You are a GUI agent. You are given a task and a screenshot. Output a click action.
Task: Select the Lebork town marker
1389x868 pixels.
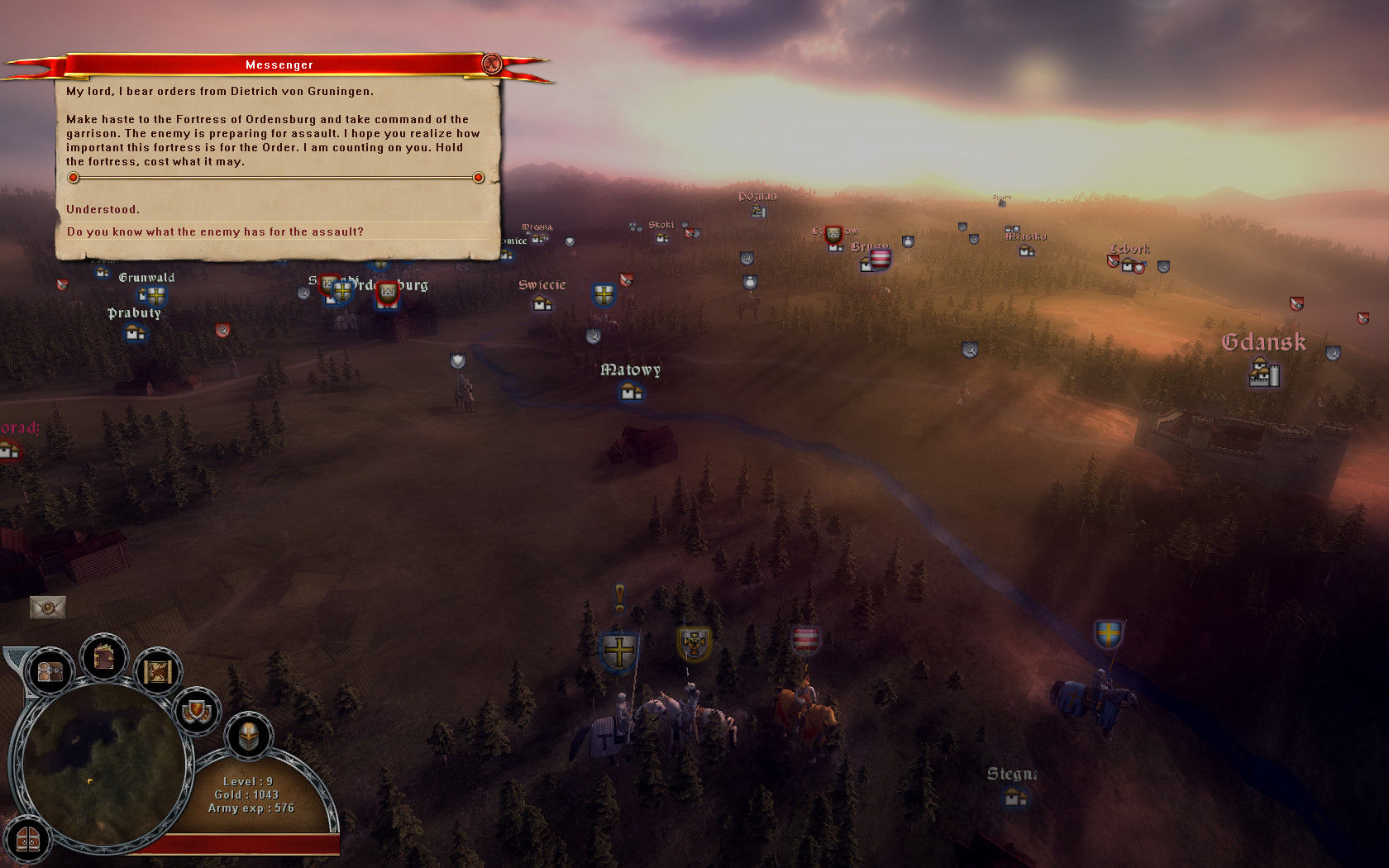click(1128, 265)
